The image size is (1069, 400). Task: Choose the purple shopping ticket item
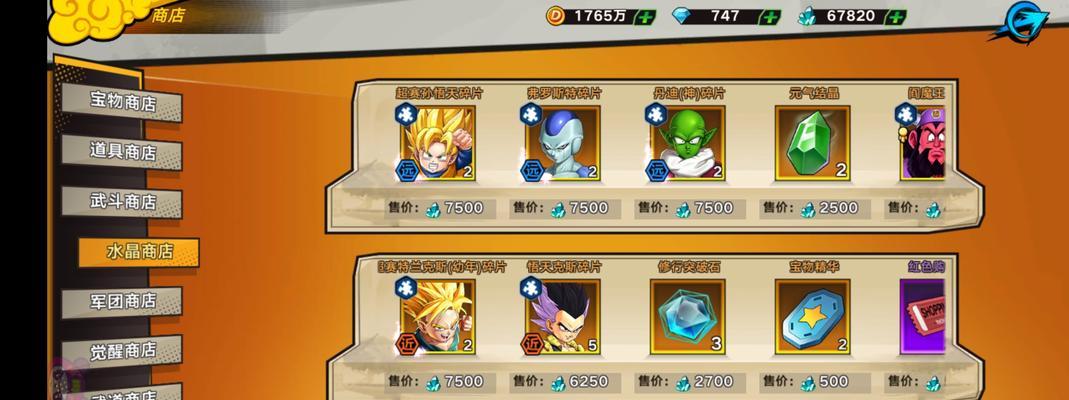pos(924,316)
